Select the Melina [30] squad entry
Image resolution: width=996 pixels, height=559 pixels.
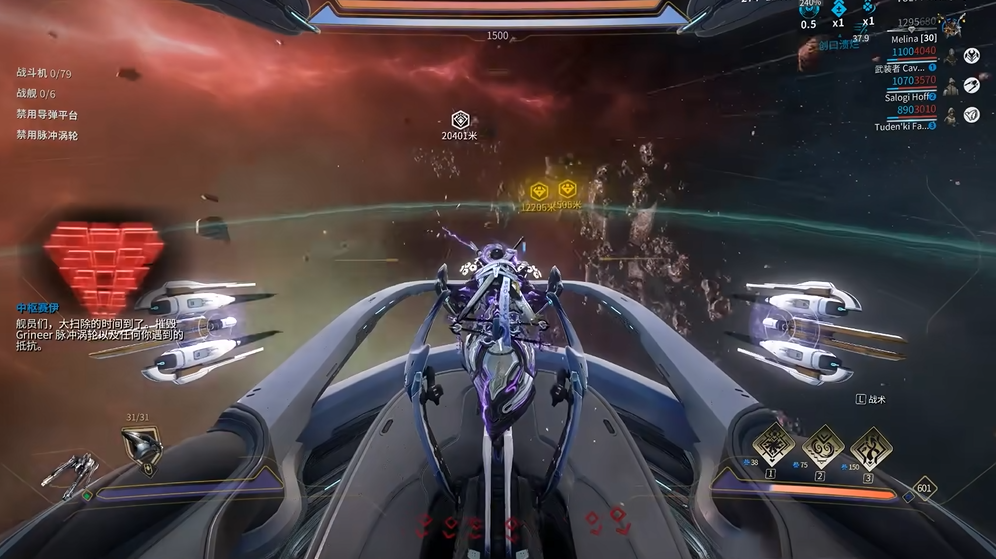[914, 39]
